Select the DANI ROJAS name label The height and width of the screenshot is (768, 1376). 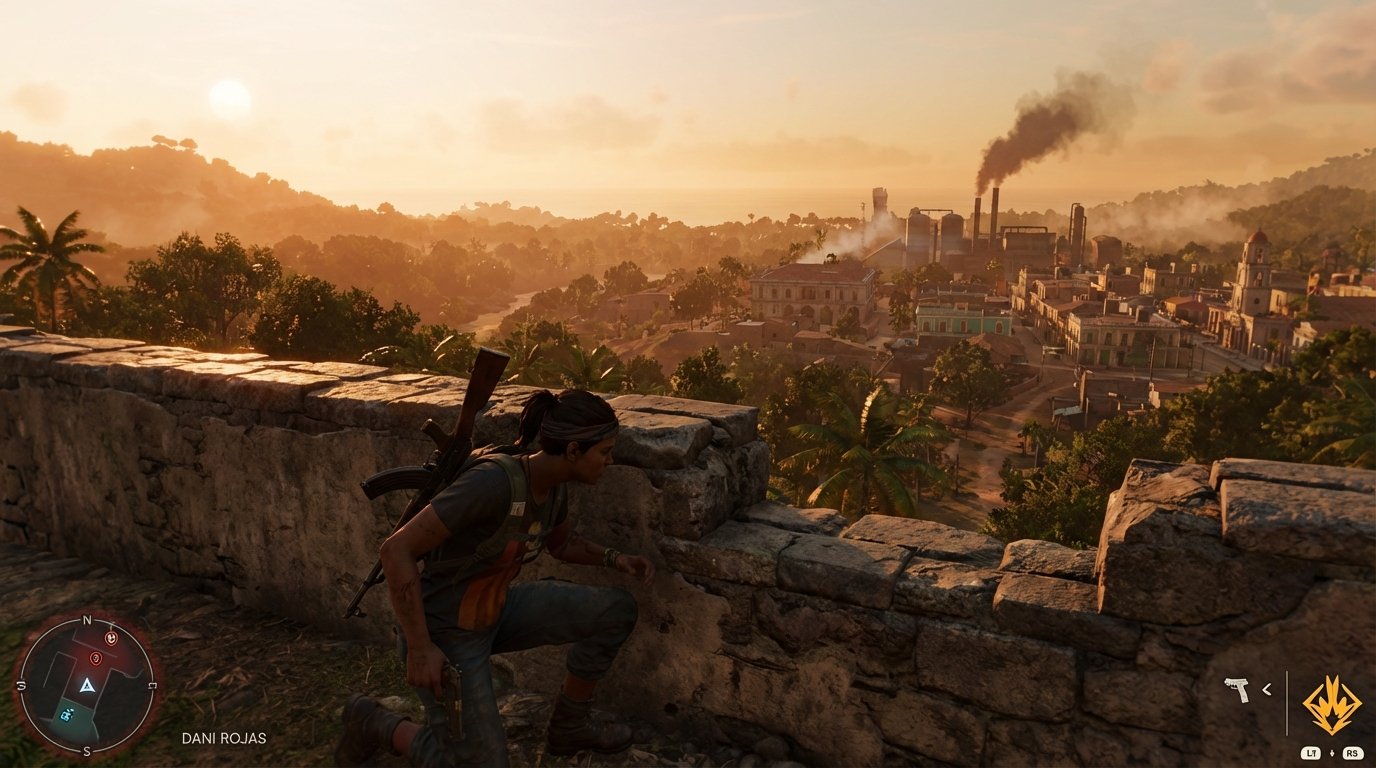(223, 737)
